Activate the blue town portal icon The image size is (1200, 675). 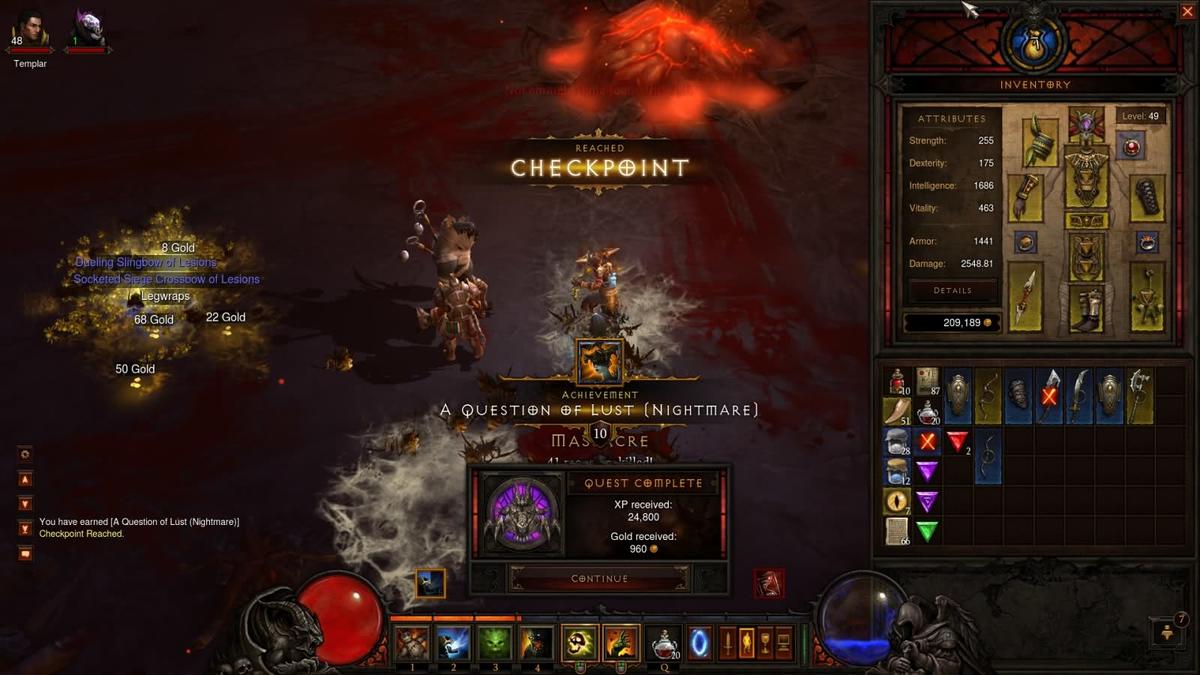[x=700, y=642]
